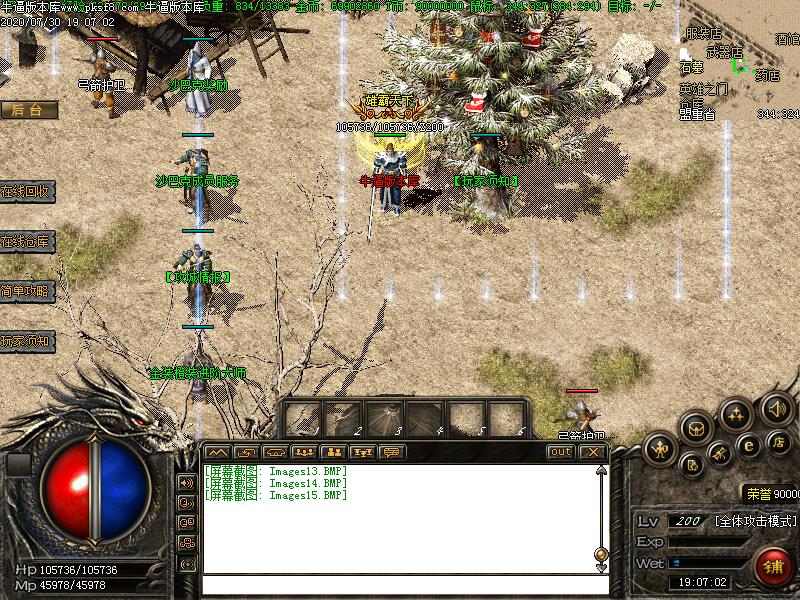The width and height of the screenshot is (800, 600).
Task: Click the 全体攻击模式 attack mode label
Action: click(756, 521)
